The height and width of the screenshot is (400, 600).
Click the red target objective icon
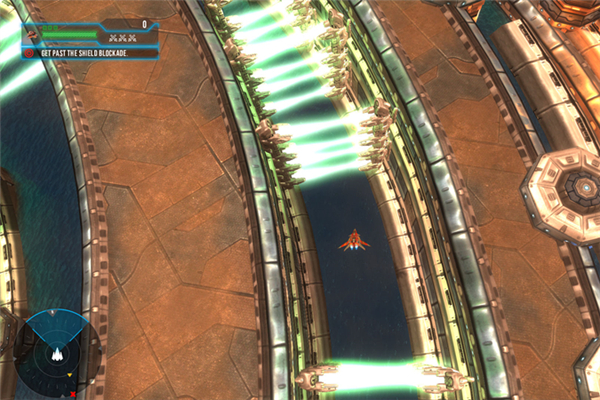point(28,53)
